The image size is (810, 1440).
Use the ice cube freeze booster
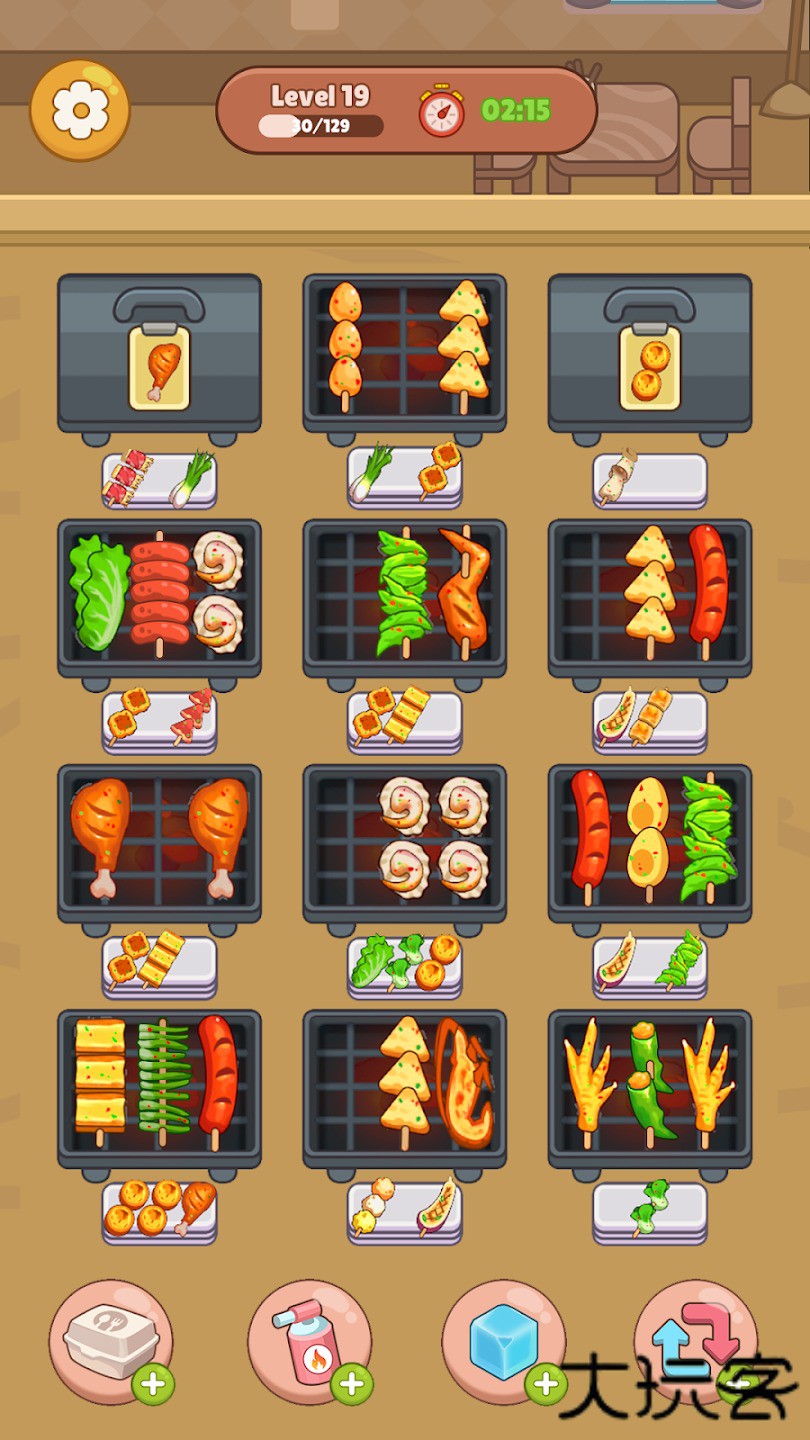(503, 1341)
